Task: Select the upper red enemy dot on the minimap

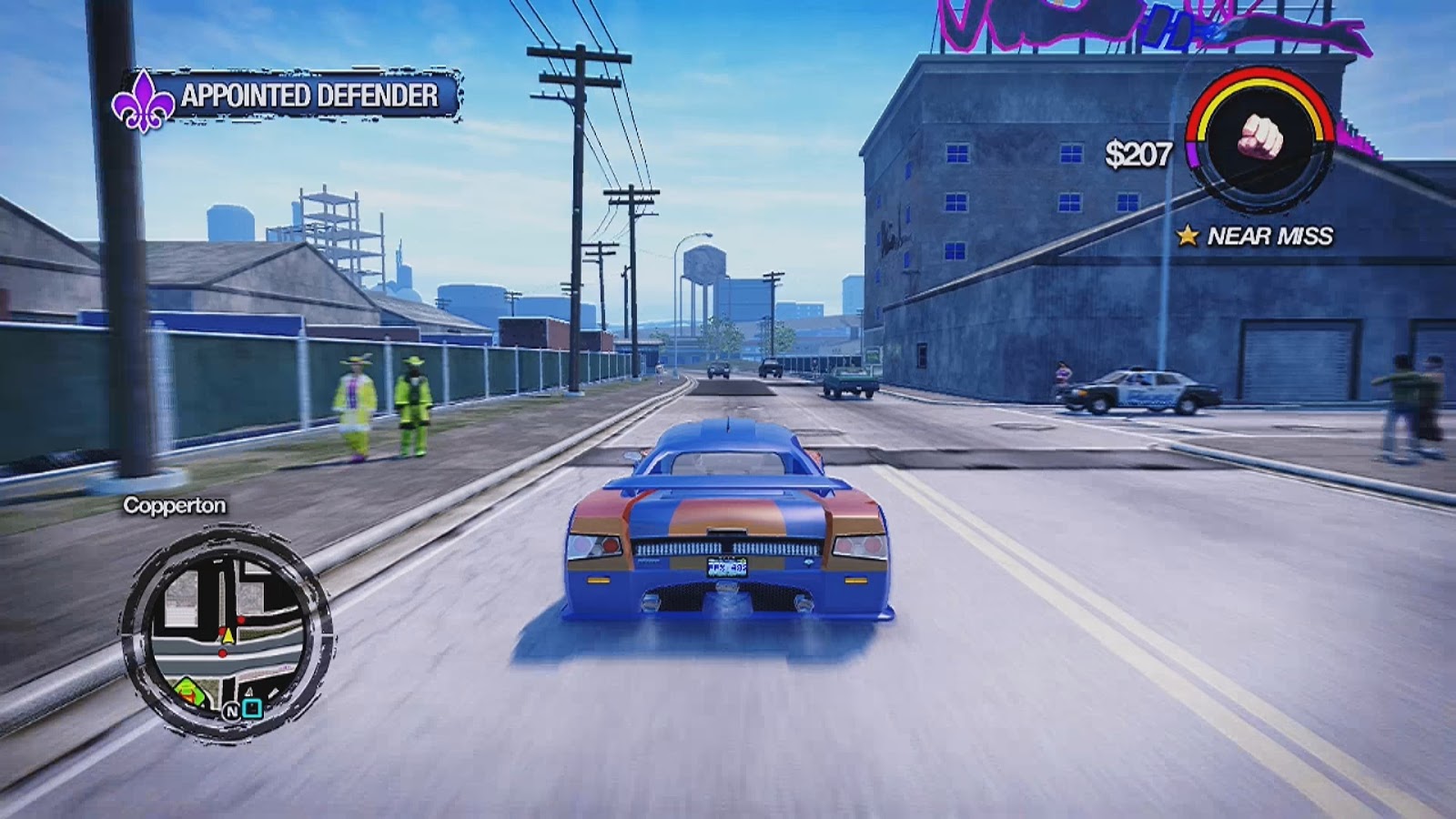Action: tap(239, 620)
